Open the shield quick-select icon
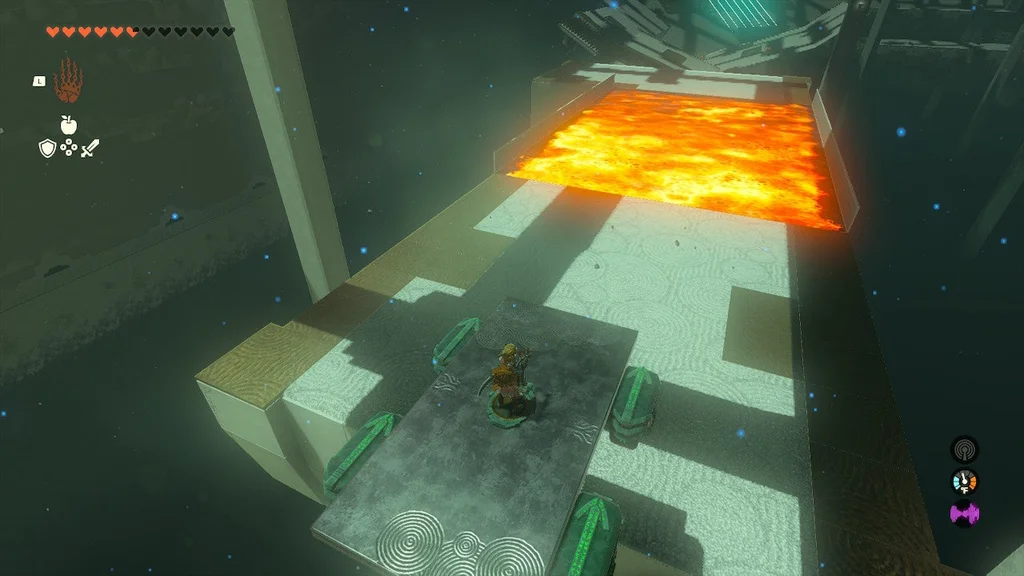Screen dimensions: 1024x576 coord(46,149)
